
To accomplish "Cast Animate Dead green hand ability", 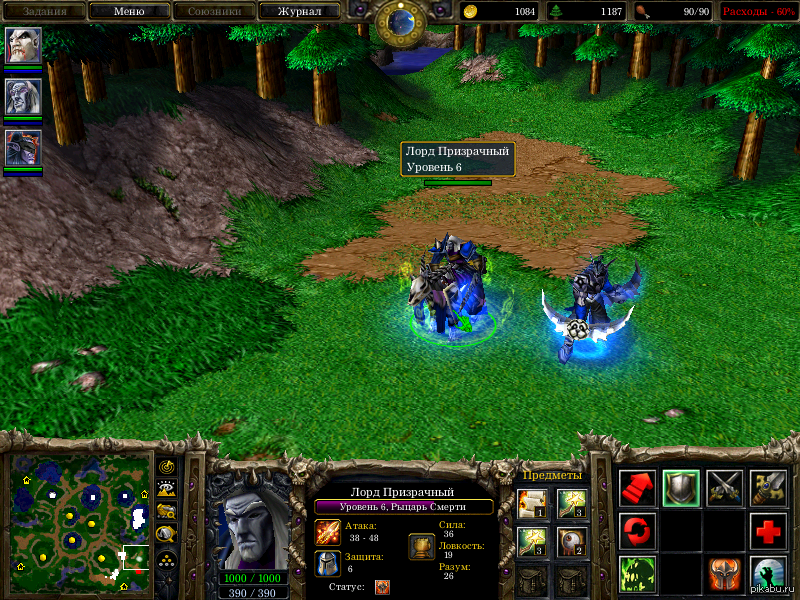I will coord(768,574).
